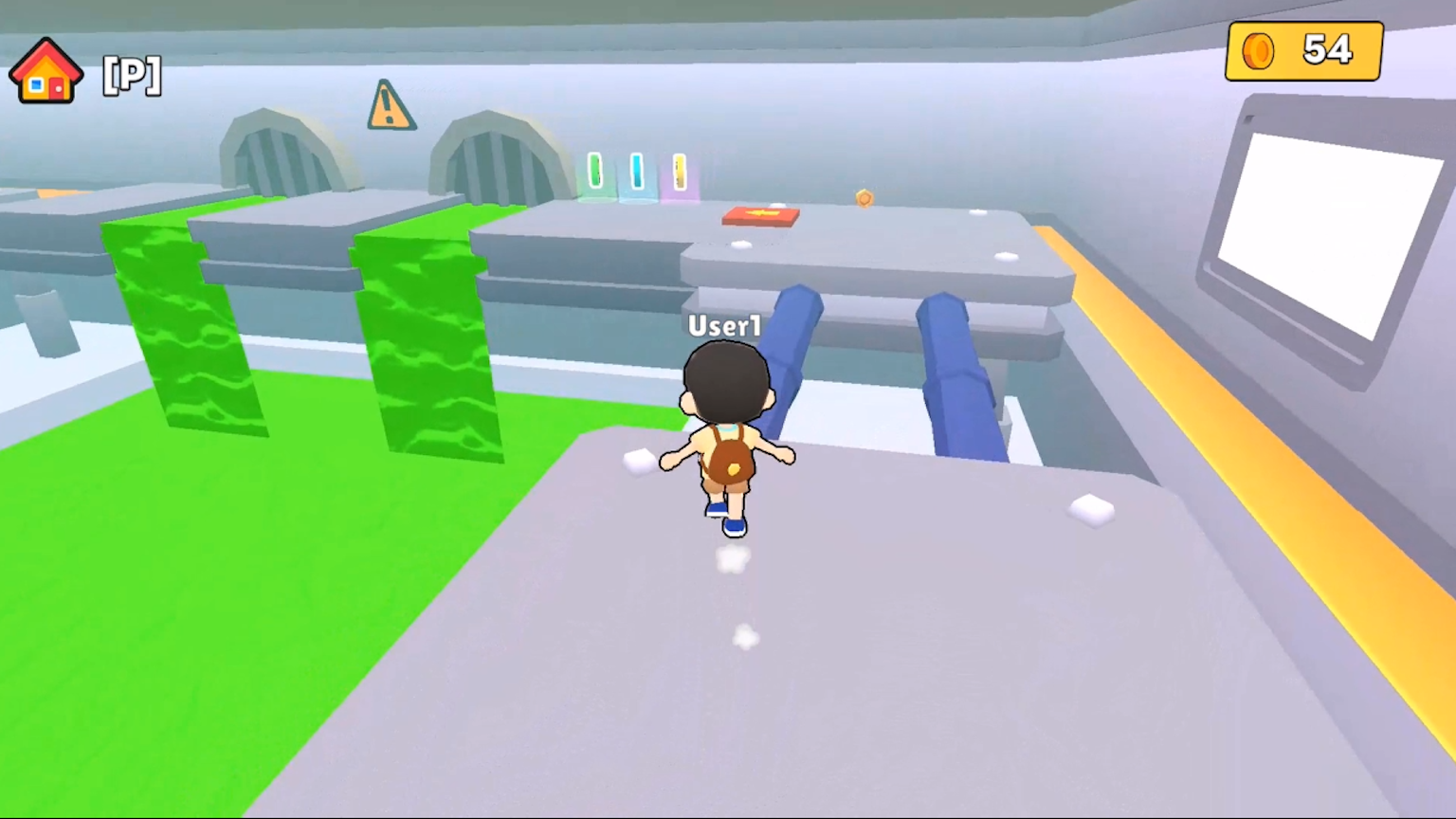Tap the snowball near the platform edge
This screenshot has height=819, width=1456.
click(1090, 512)
